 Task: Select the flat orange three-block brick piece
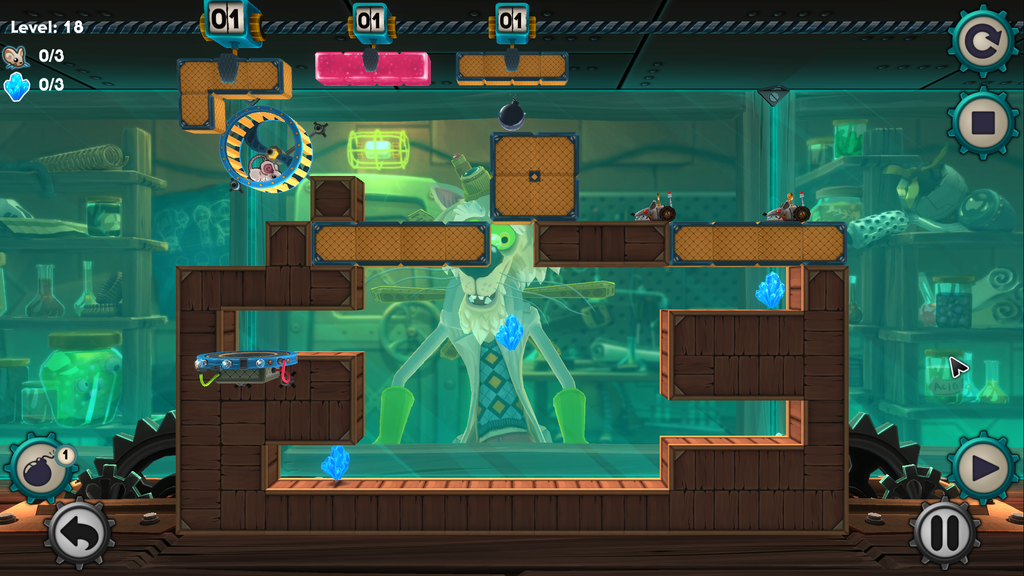click(512, 68)
